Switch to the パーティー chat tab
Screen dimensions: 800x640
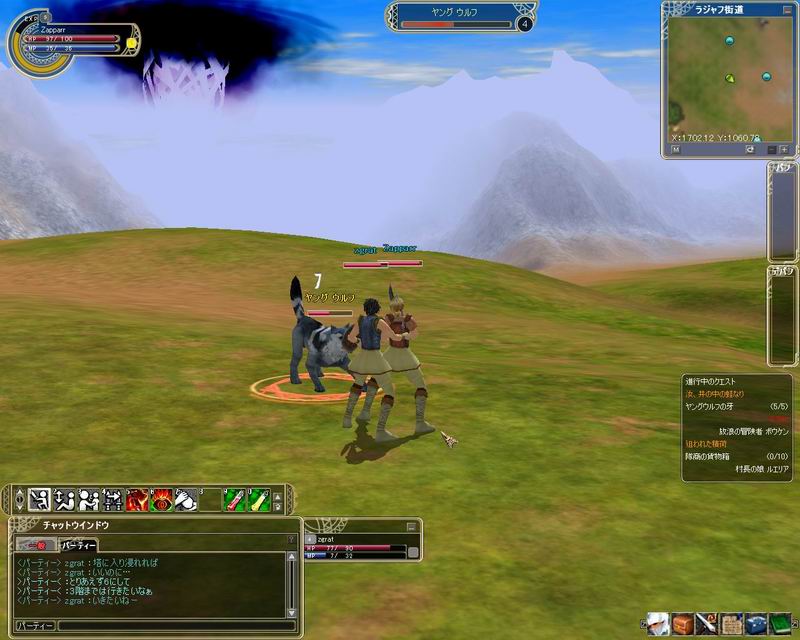(x=78, y=545)
